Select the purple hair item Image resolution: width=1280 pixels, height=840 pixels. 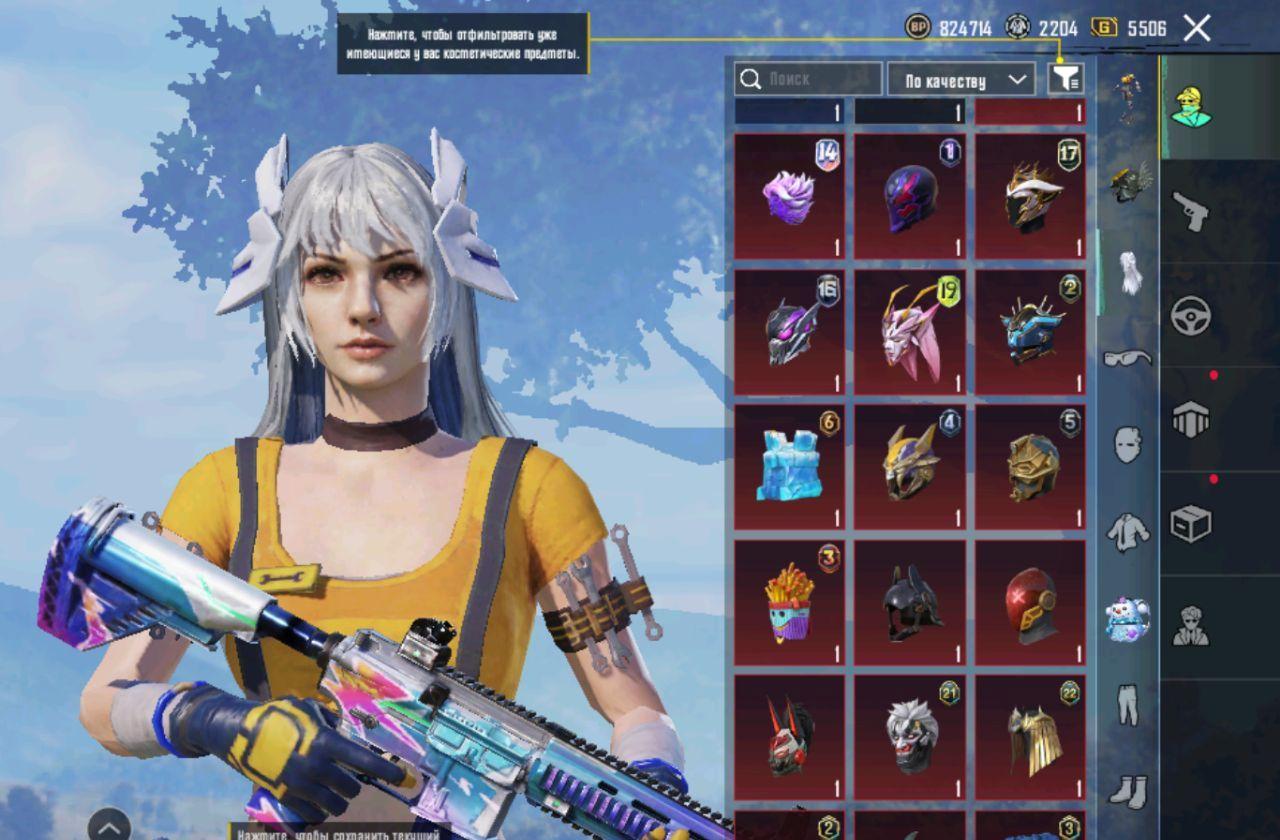click(789, 197)
